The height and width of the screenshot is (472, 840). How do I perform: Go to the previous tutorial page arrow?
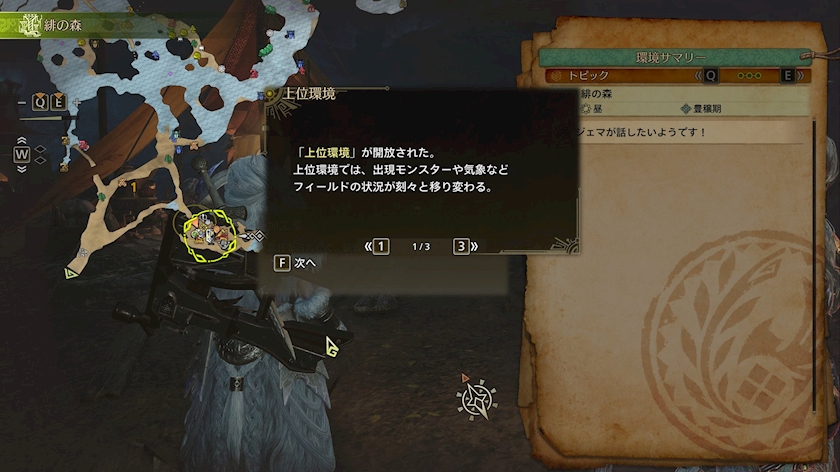pyautogui.click(x=376, y=246)
